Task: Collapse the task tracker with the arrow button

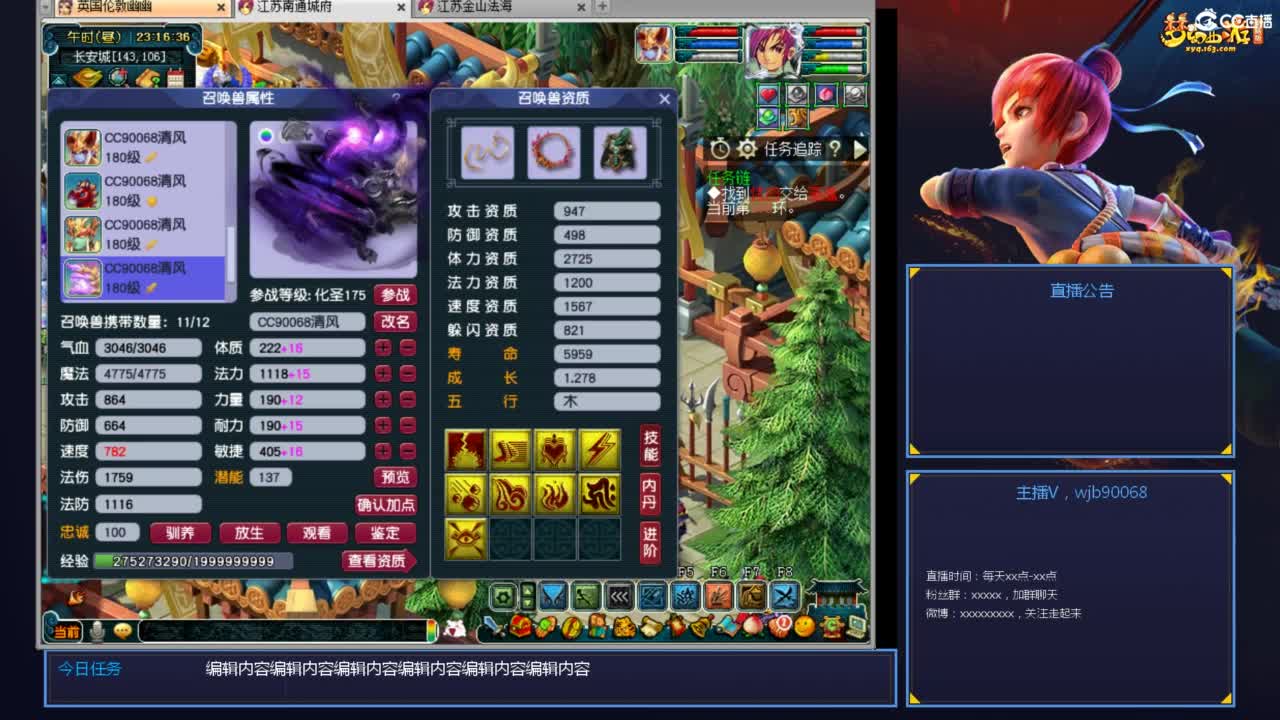Action: (858, 148)
